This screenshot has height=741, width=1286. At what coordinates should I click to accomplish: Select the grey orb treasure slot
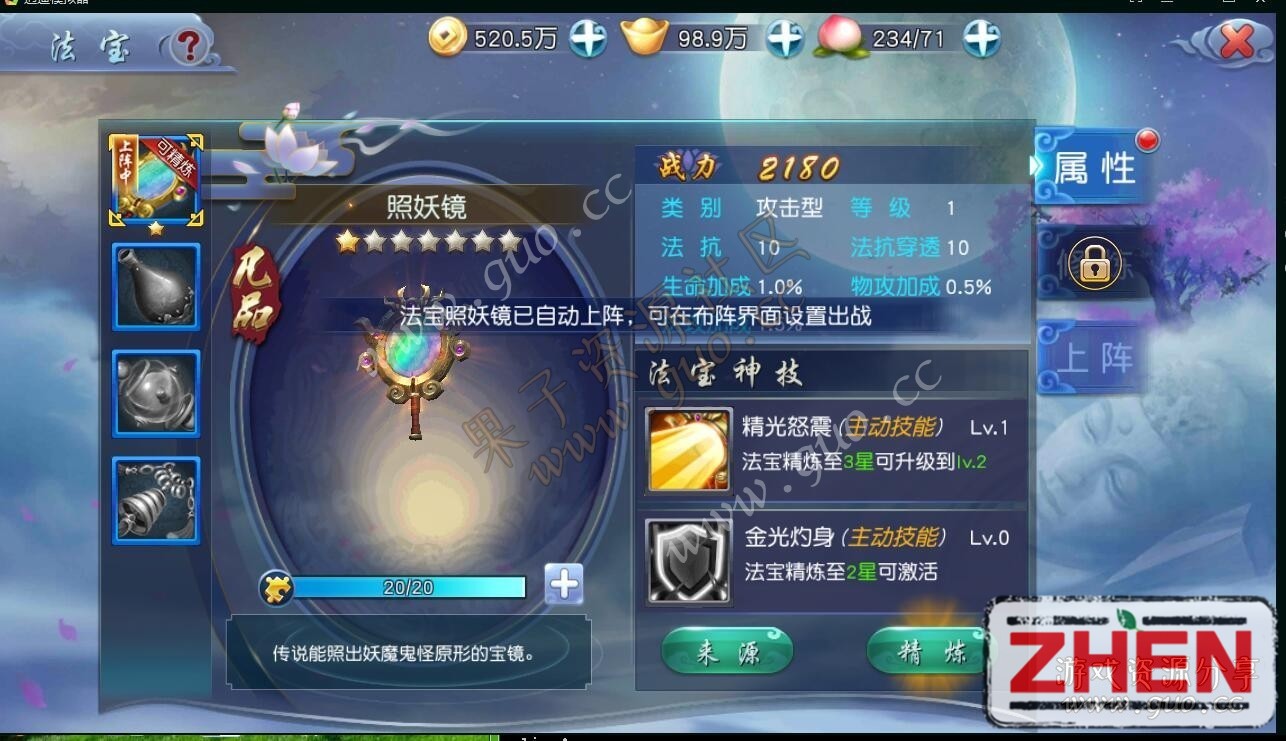[156, 393]
